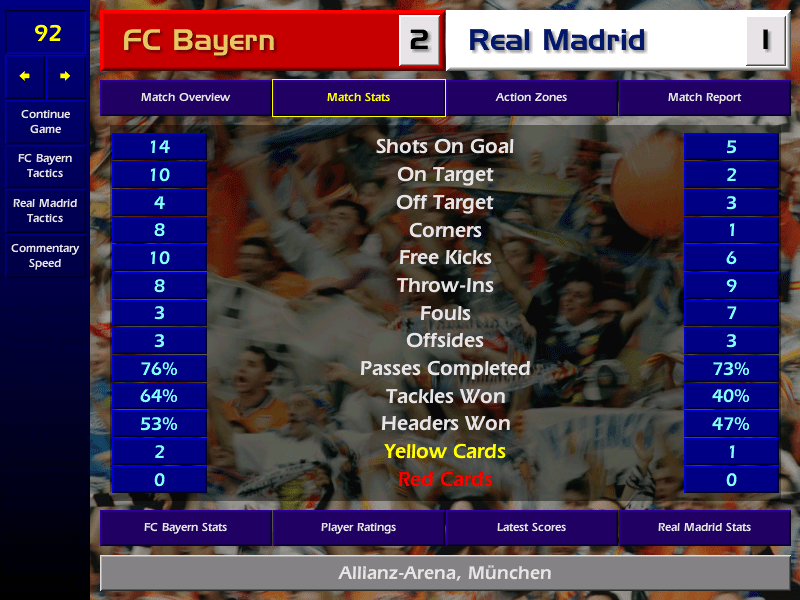Open FC Bayern Tactics
The image size is (800, 600).
tap(45, 166)
